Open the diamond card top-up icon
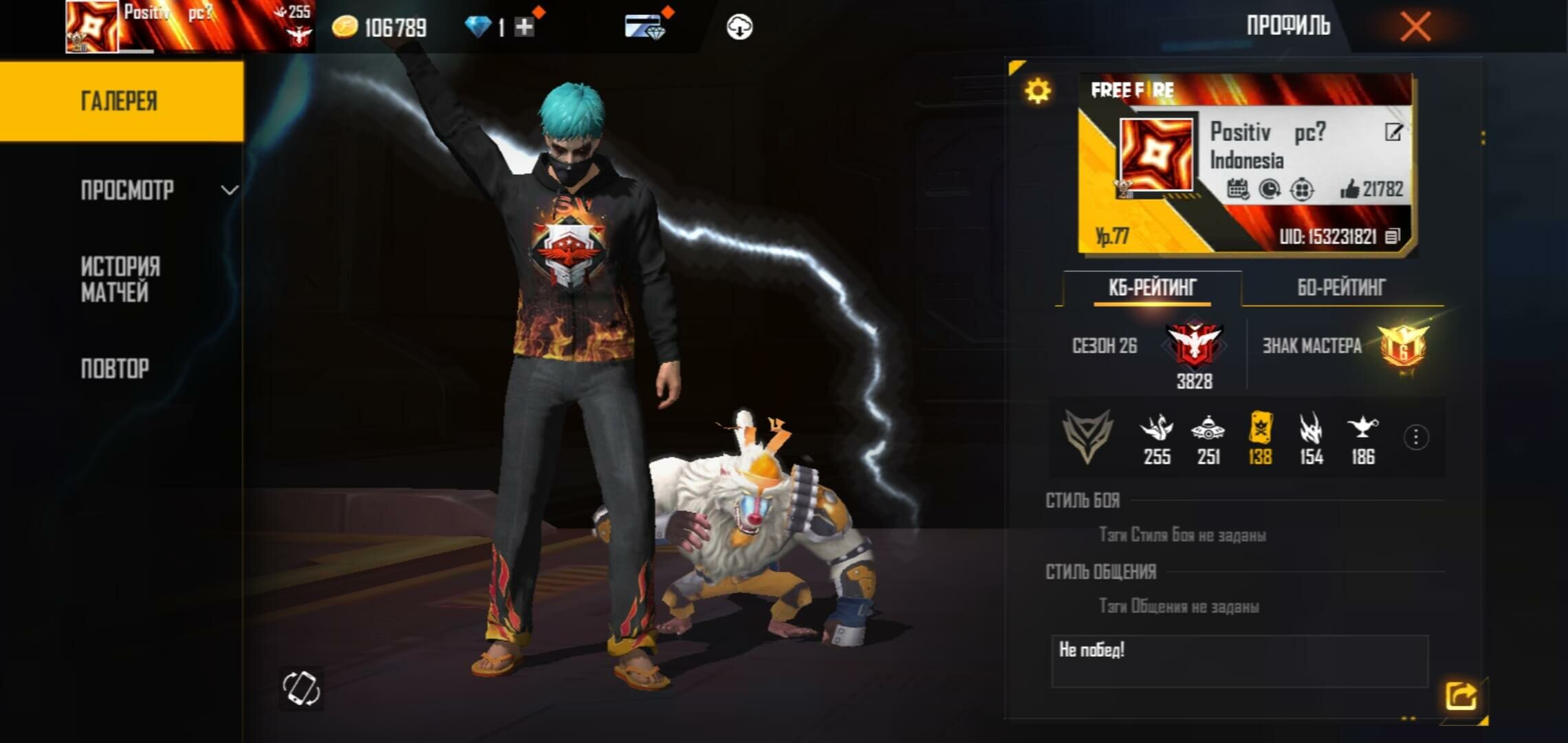 click(x=644, y=28)
